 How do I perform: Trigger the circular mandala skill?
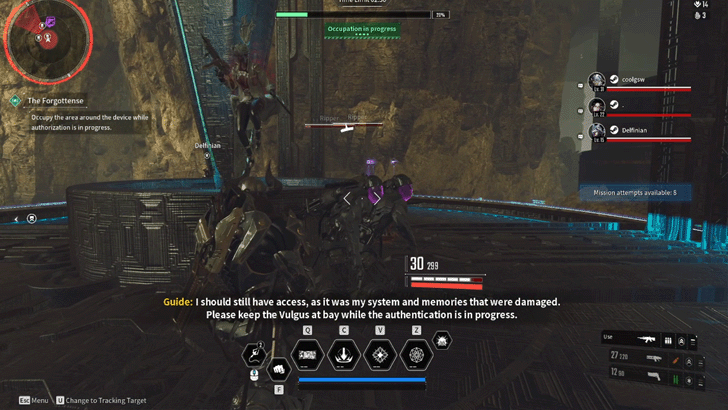pyautogui.click(x=416, y=354)
